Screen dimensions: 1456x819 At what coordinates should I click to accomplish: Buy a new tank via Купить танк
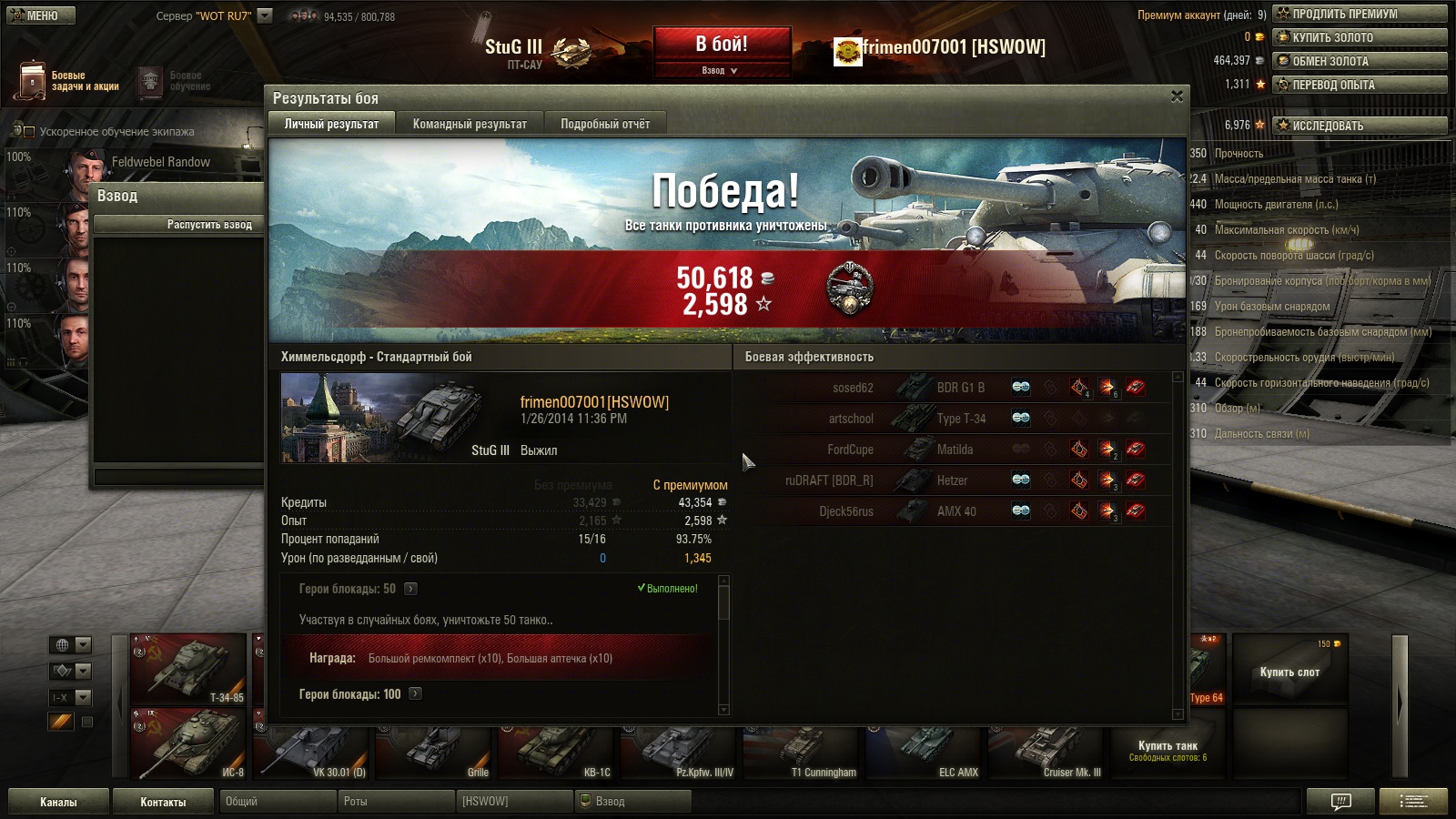click(x=1168, y=748)
